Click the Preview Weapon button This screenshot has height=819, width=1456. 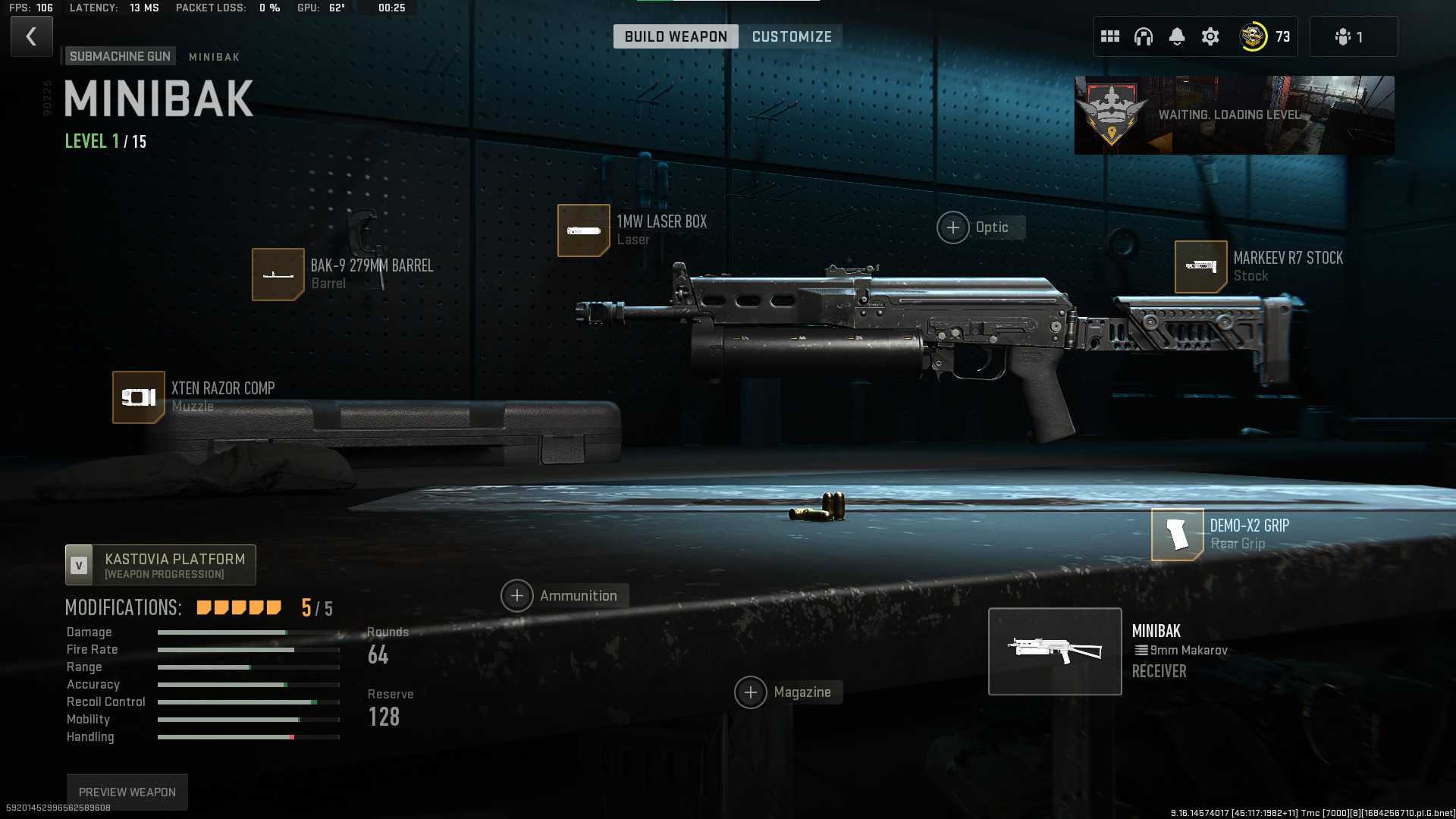(127, 792)
